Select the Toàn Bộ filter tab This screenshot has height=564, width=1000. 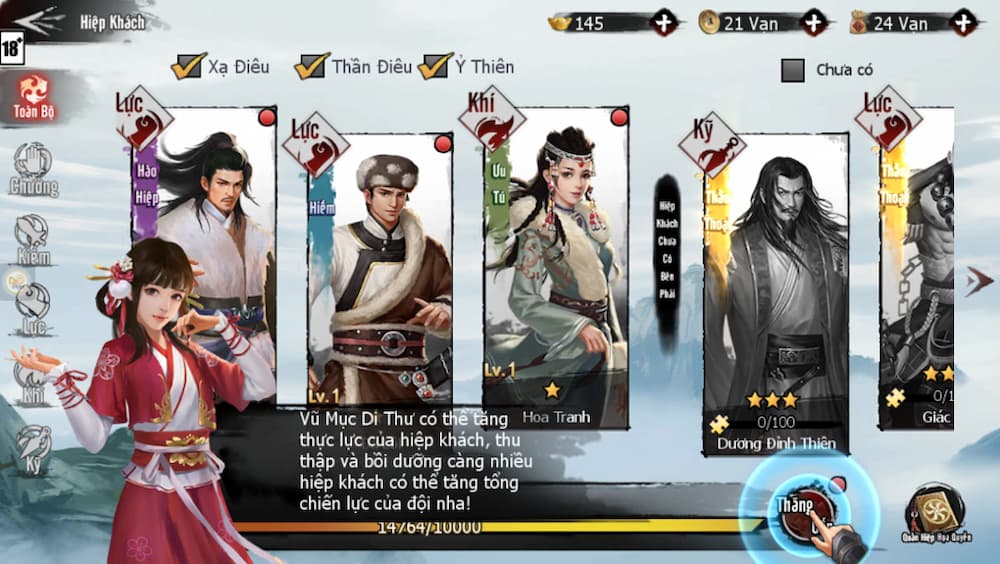(x=34, y=97)
